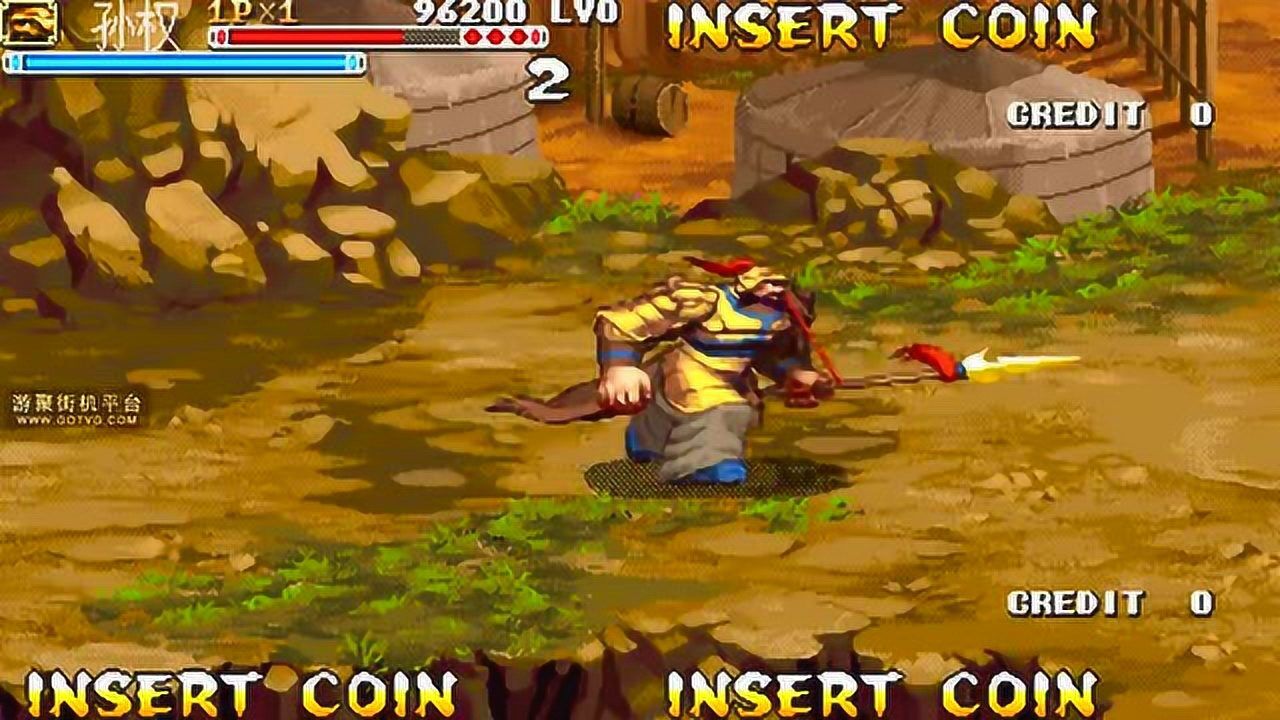This screenshot has width=1280, height=720.
Task: Click the Sun Quan character portrait icon
Action: click(30, 24)
